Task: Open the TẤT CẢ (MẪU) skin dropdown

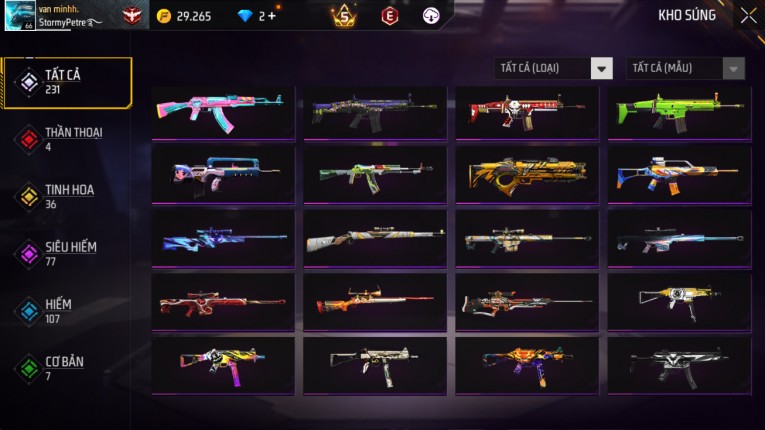Action: (x=685, y=68)
